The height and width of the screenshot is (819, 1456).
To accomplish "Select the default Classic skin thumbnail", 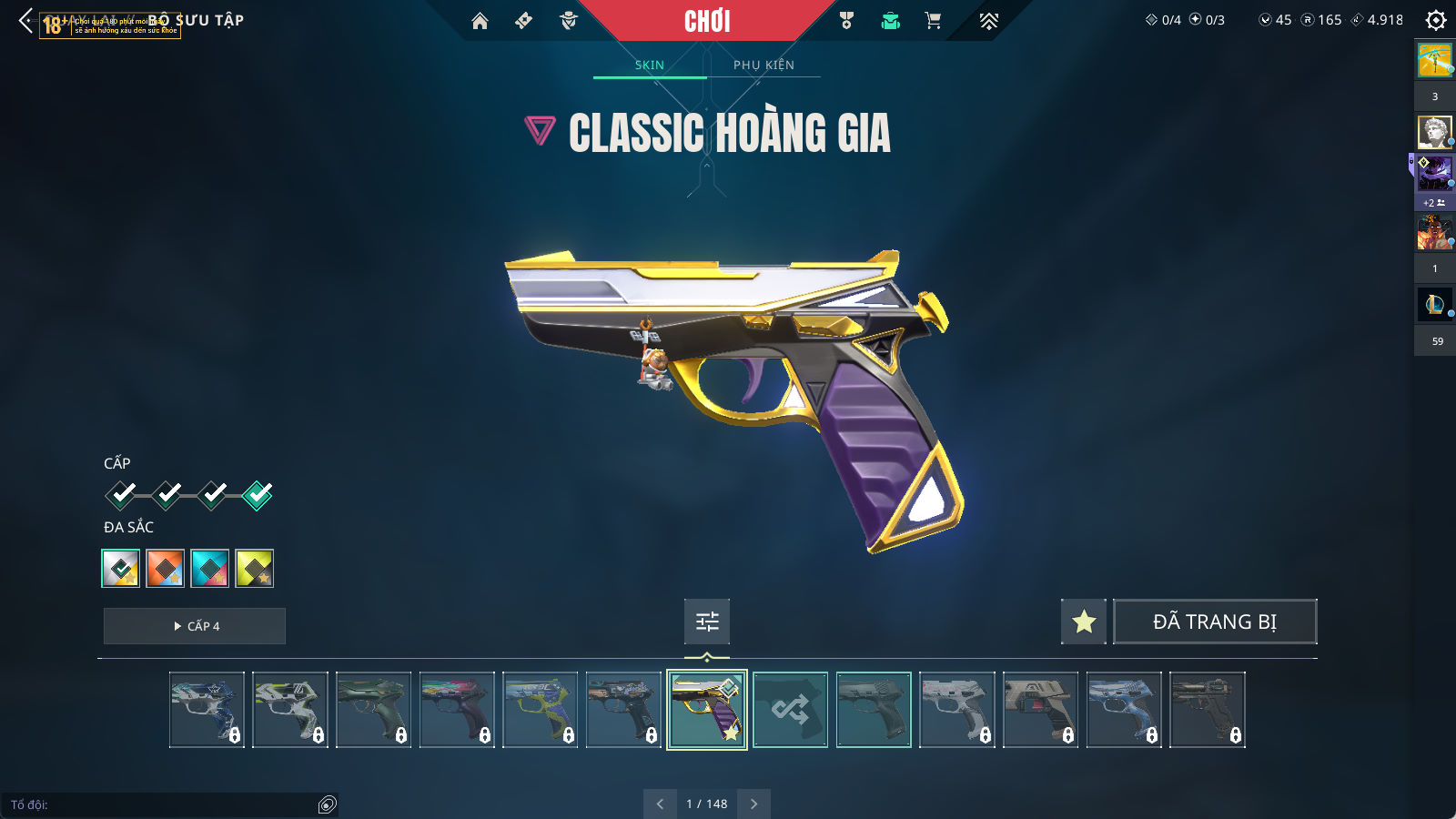I will pos(874,710).
